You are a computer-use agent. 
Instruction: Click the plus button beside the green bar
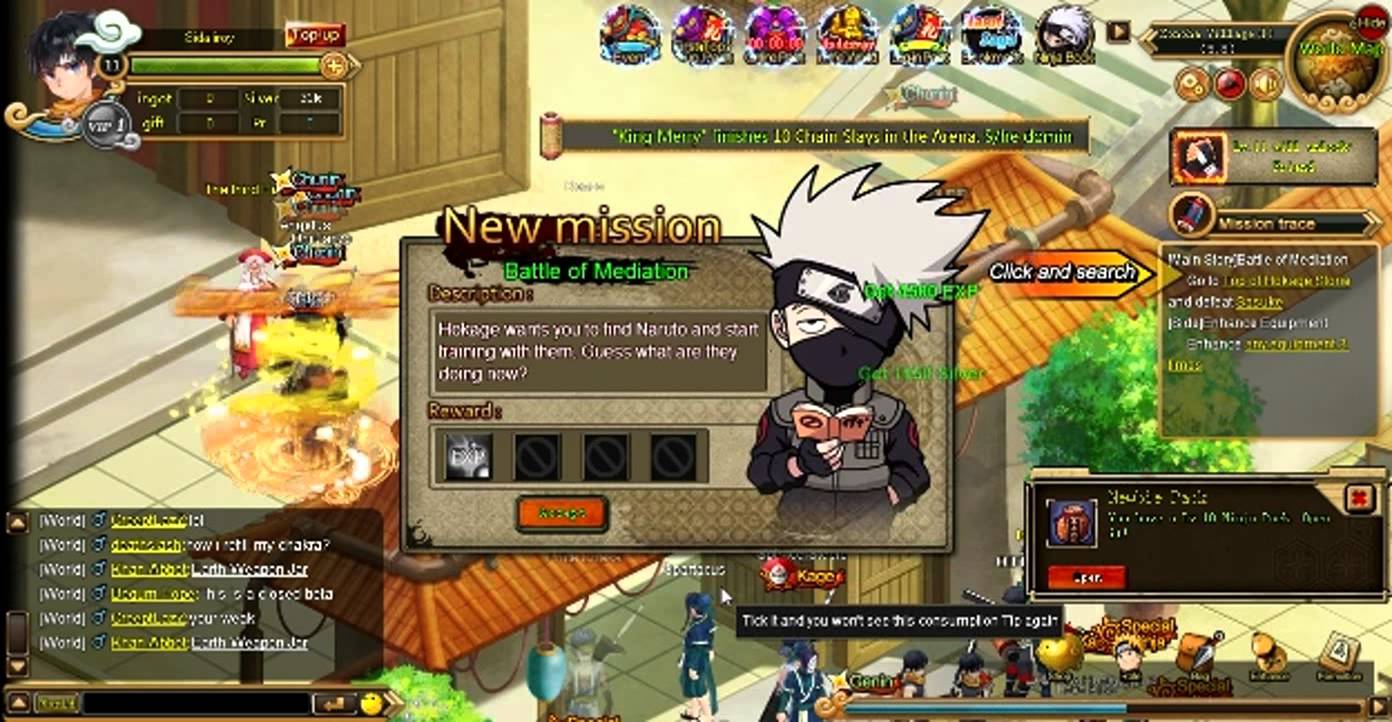(335, 67)
